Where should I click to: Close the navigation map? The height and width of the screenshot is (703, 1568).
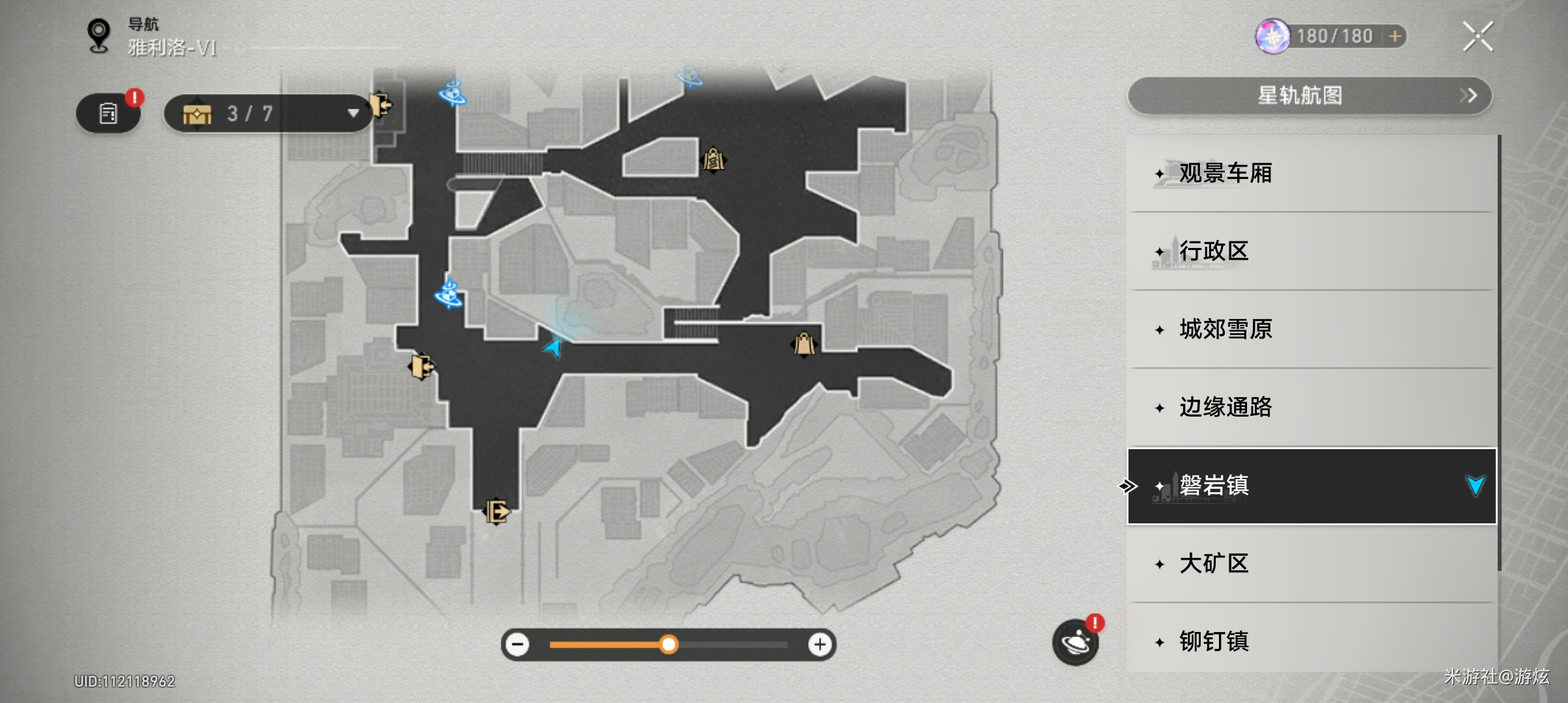coord(1477,36)
